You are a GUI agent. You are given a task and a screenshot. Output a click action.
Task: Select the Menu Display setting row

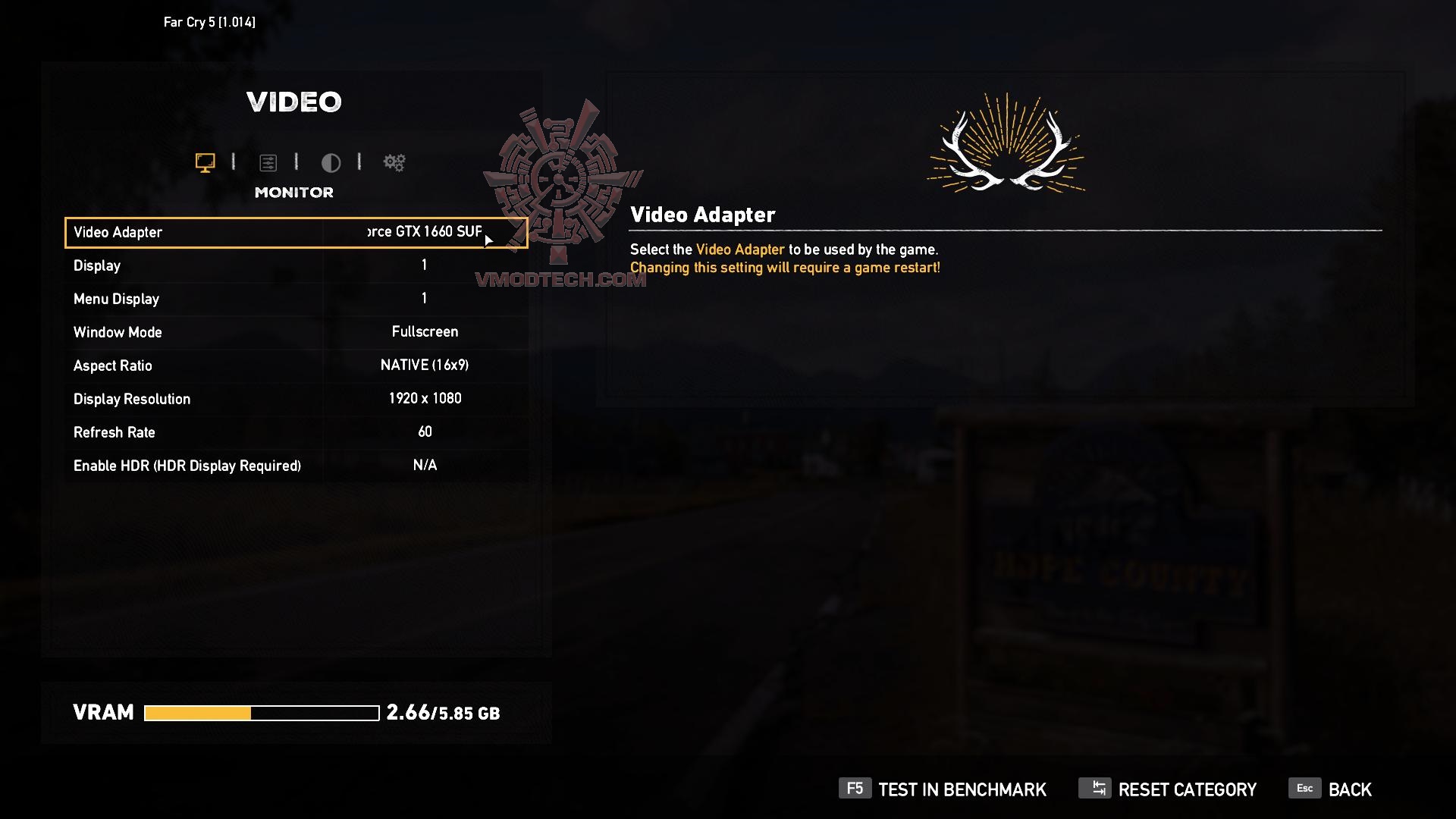pos(296,298)
